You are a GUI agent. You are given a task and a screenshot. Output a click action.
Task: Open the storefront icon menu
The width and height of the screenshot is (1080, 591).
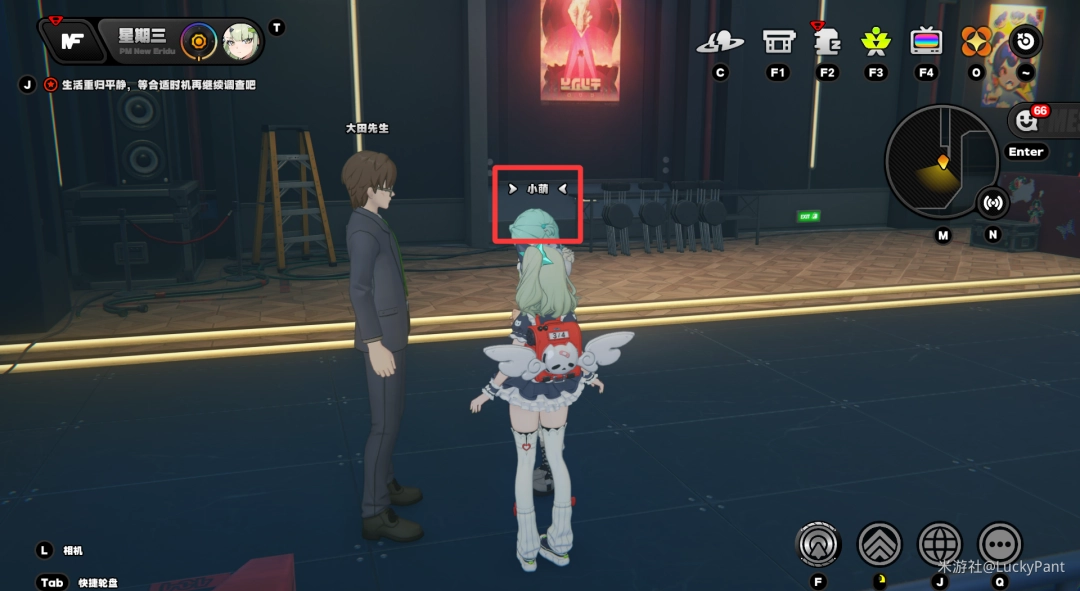(778, 42)
